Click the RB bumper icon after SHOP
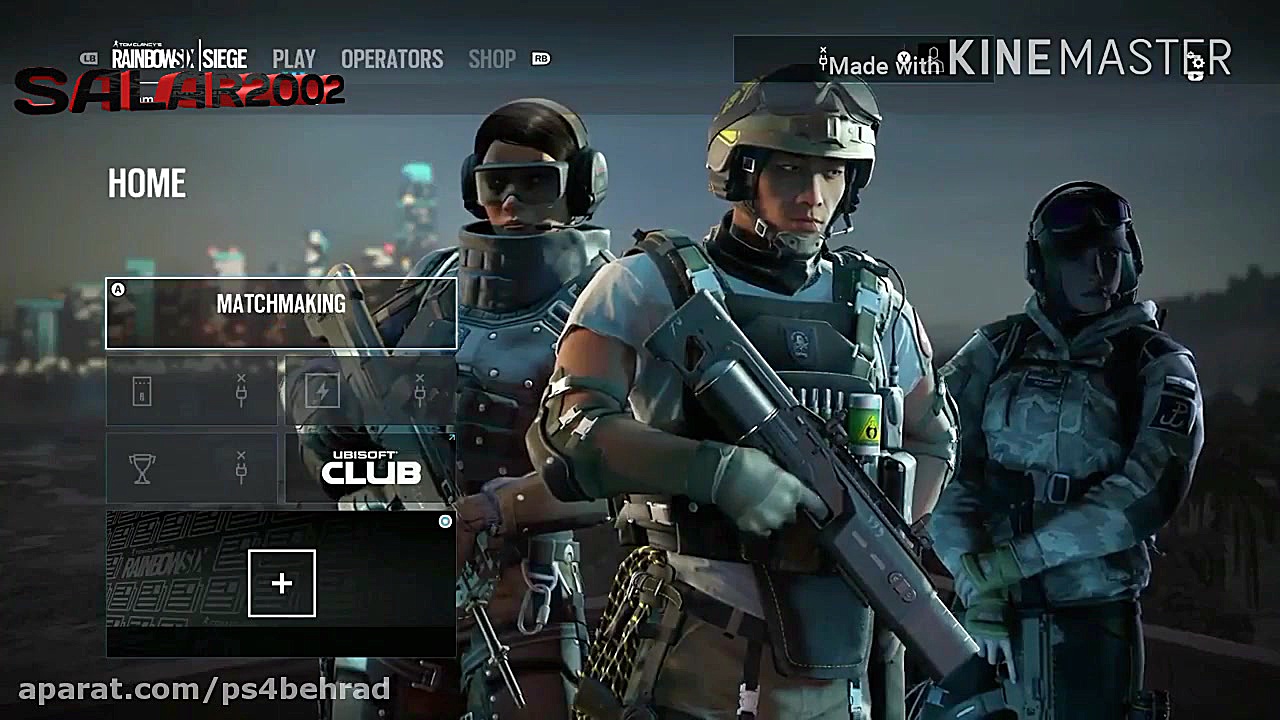The height and width of the screenshot is (720, 1280). tap(542, 59)
